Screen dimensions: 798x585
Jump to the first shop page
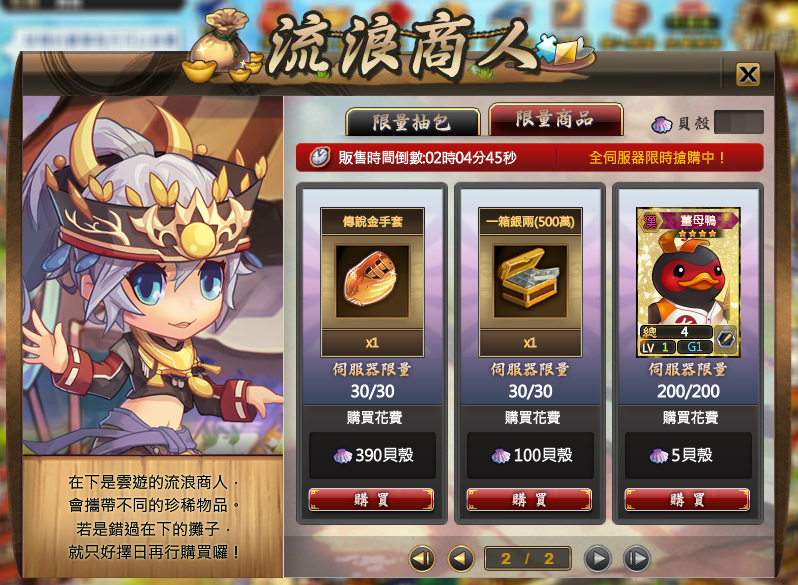coord(422,558)
